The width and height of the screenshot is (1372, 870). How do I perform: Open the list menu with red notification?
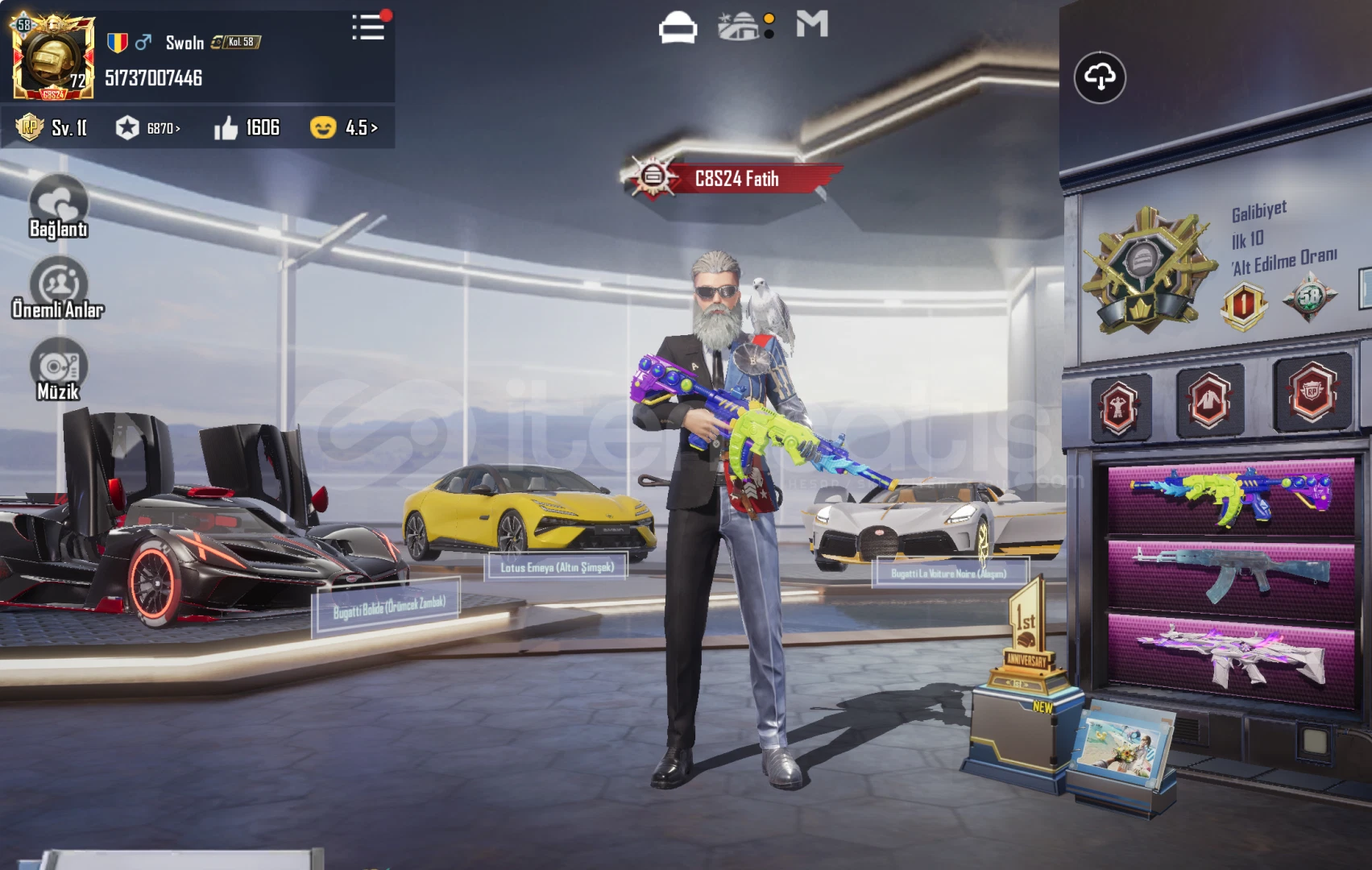pos(369,27)
